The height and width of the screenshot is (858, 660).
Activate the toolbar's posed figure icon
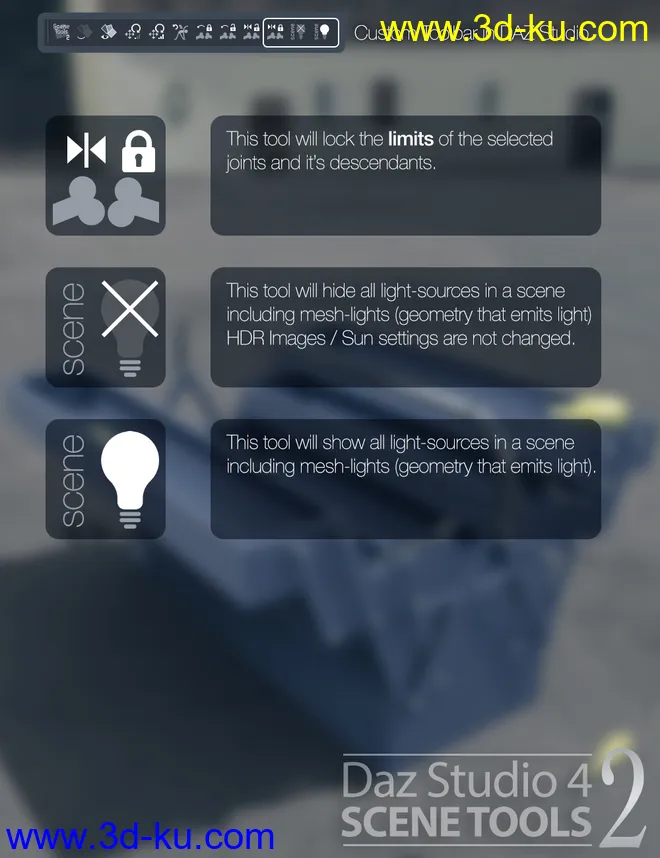tap(180, 32)
